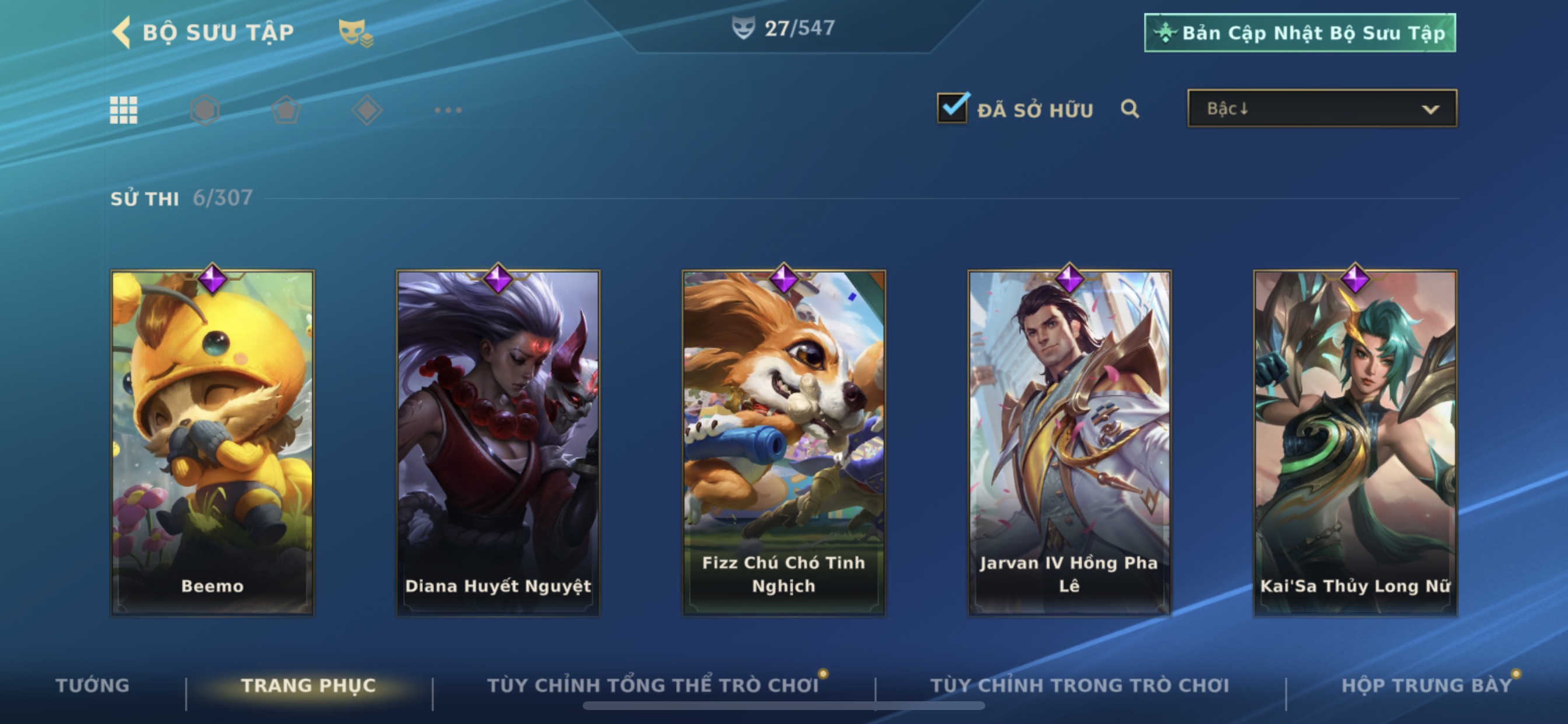Image resolution: width=1568 pixels, height=724 pixels.
Task: Open Tùy Chỉnh Trong Trò Chơi tab
Action: (x=1080, y=686)
